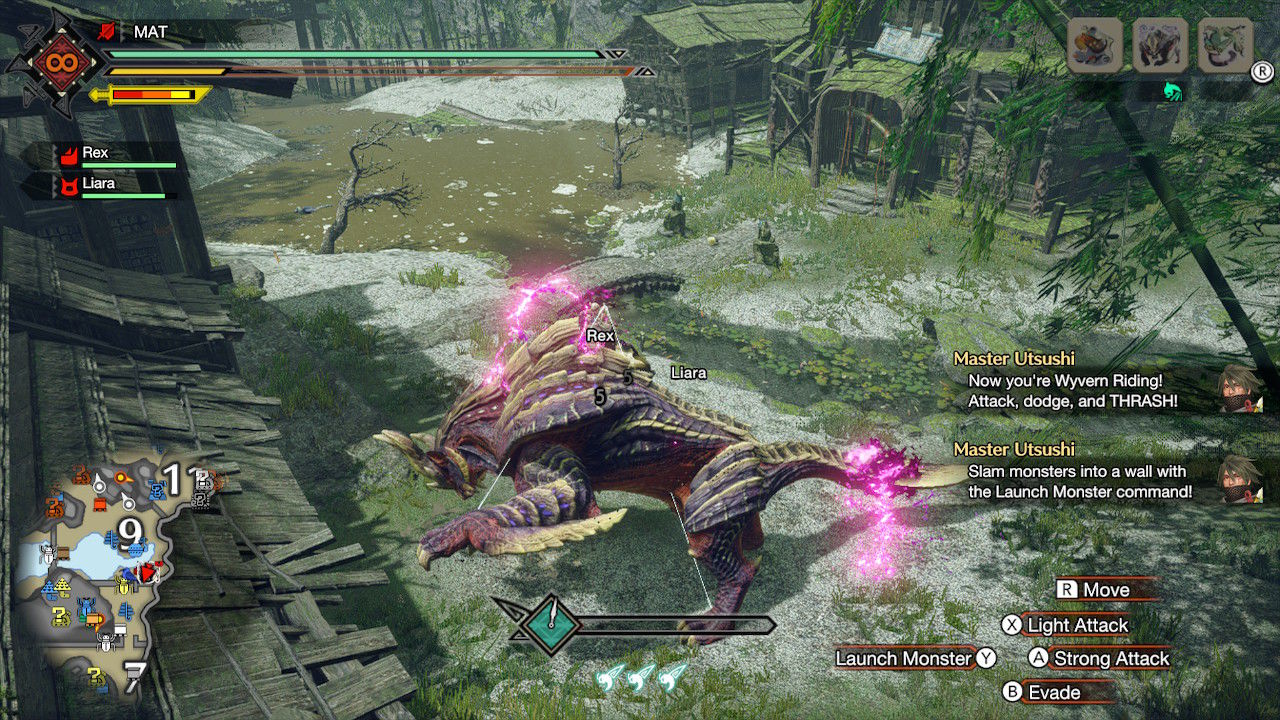
Task: Click the red player marker on minimap
Action: pos(152,572)
